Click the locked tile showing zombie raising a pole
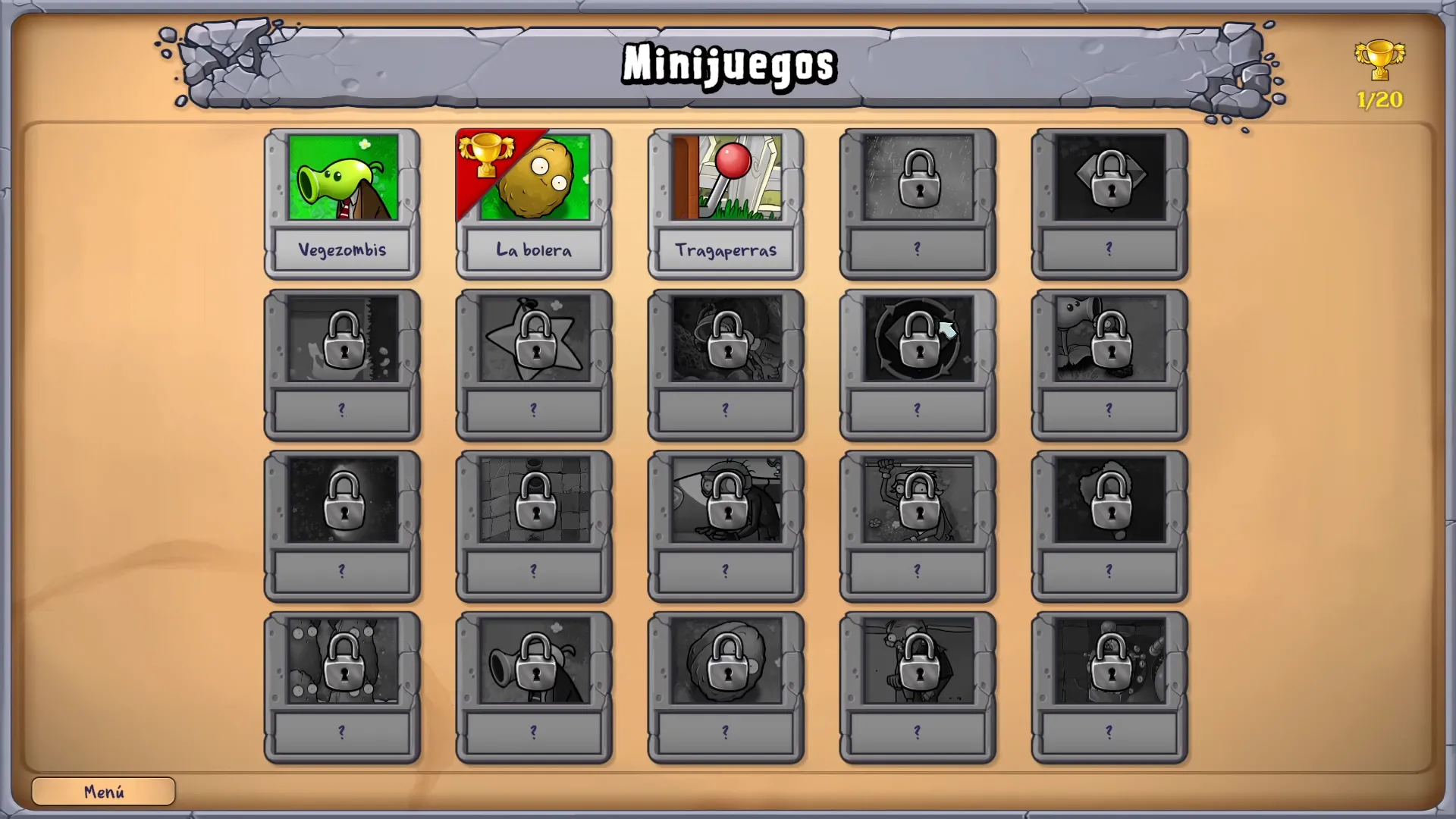The height and width of the screenshot is (819, 1456). [x=918, y=500]
